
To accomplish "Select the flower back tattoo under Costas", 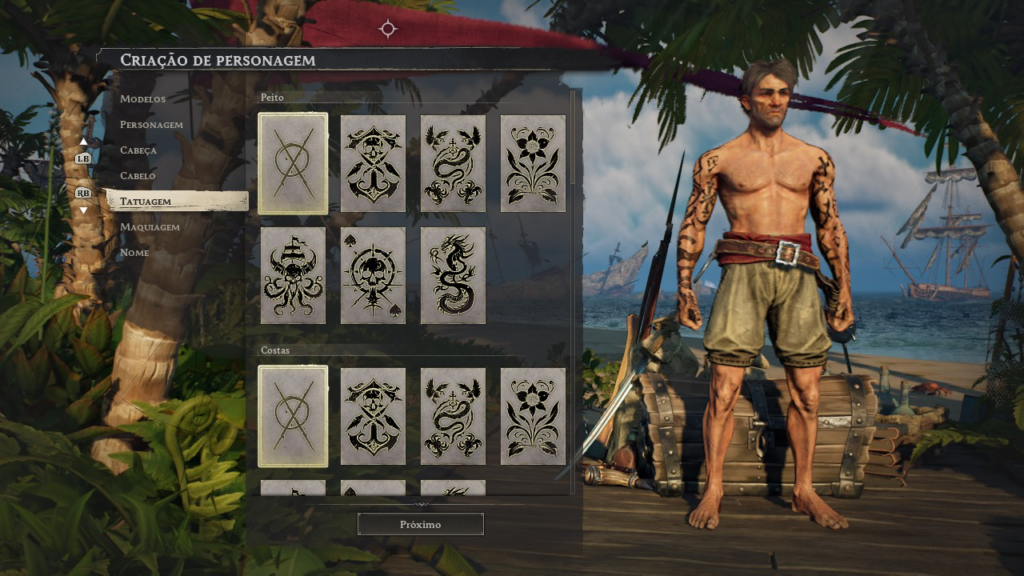I will pyautogui.click(x=533, y=416).
